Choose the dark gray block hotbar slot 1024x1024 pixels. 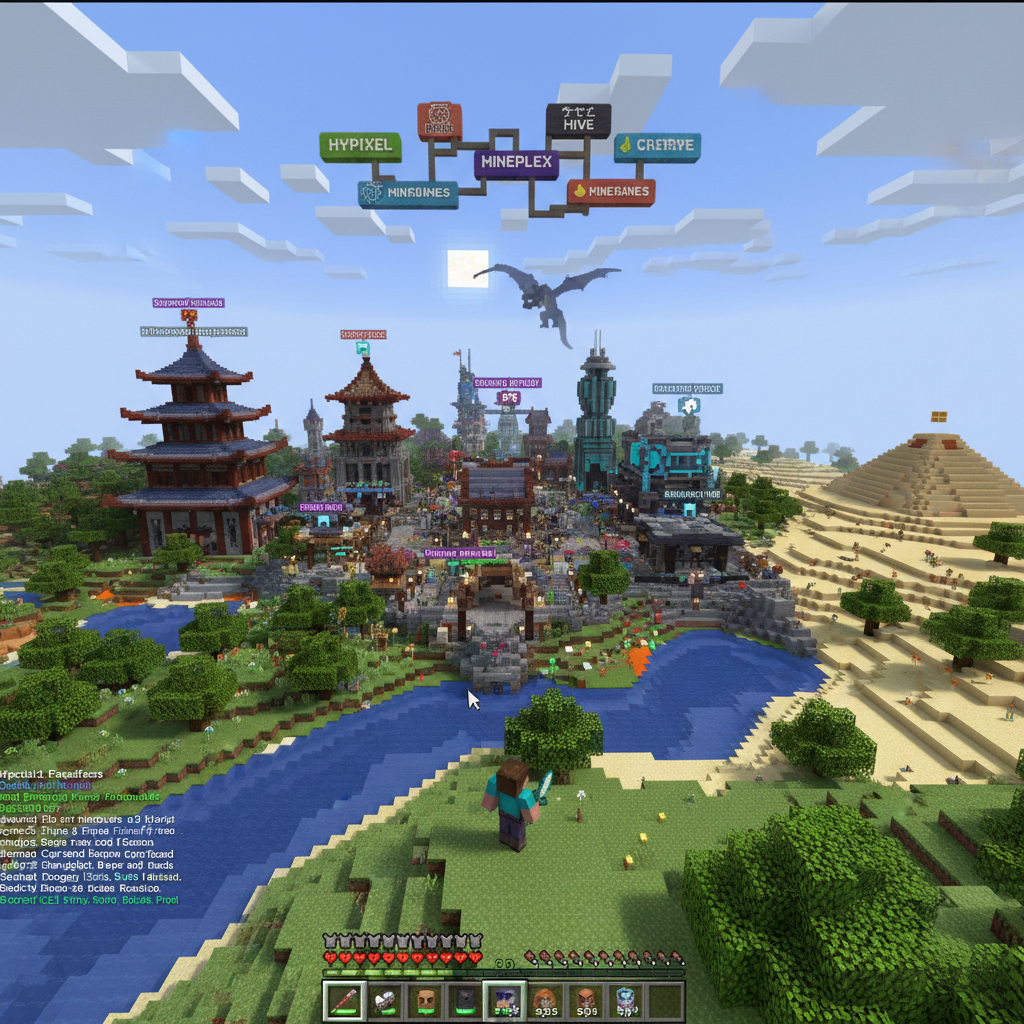pyautogui.click(x=464, y=999)
